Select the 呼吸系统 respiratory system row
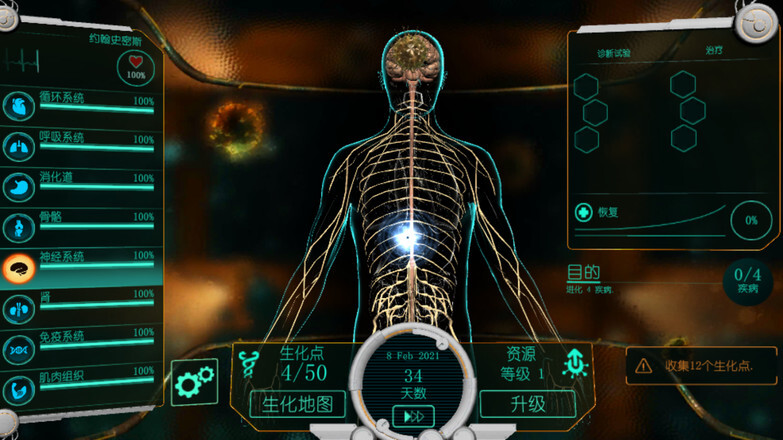This screenshot has height=440, width=783. (x=80, y=143)
